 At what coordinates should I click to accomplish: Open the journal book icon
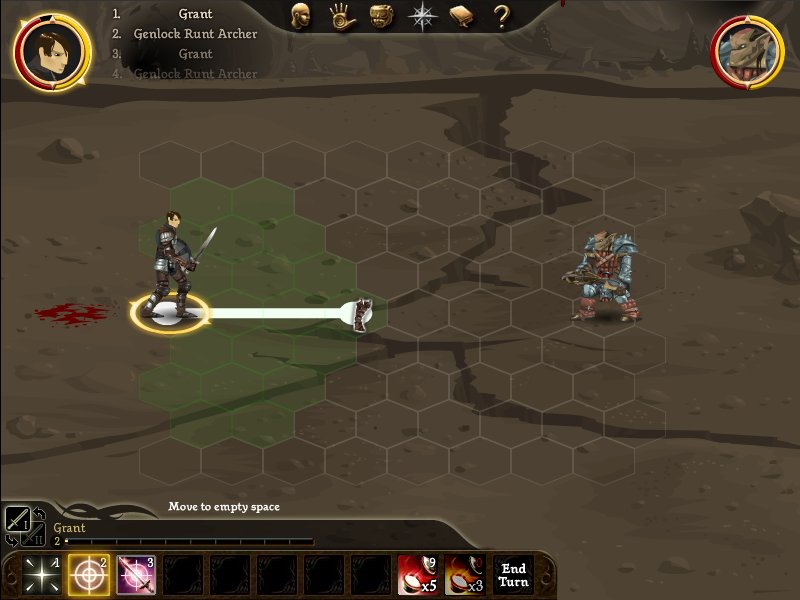(x=461, y=16)
